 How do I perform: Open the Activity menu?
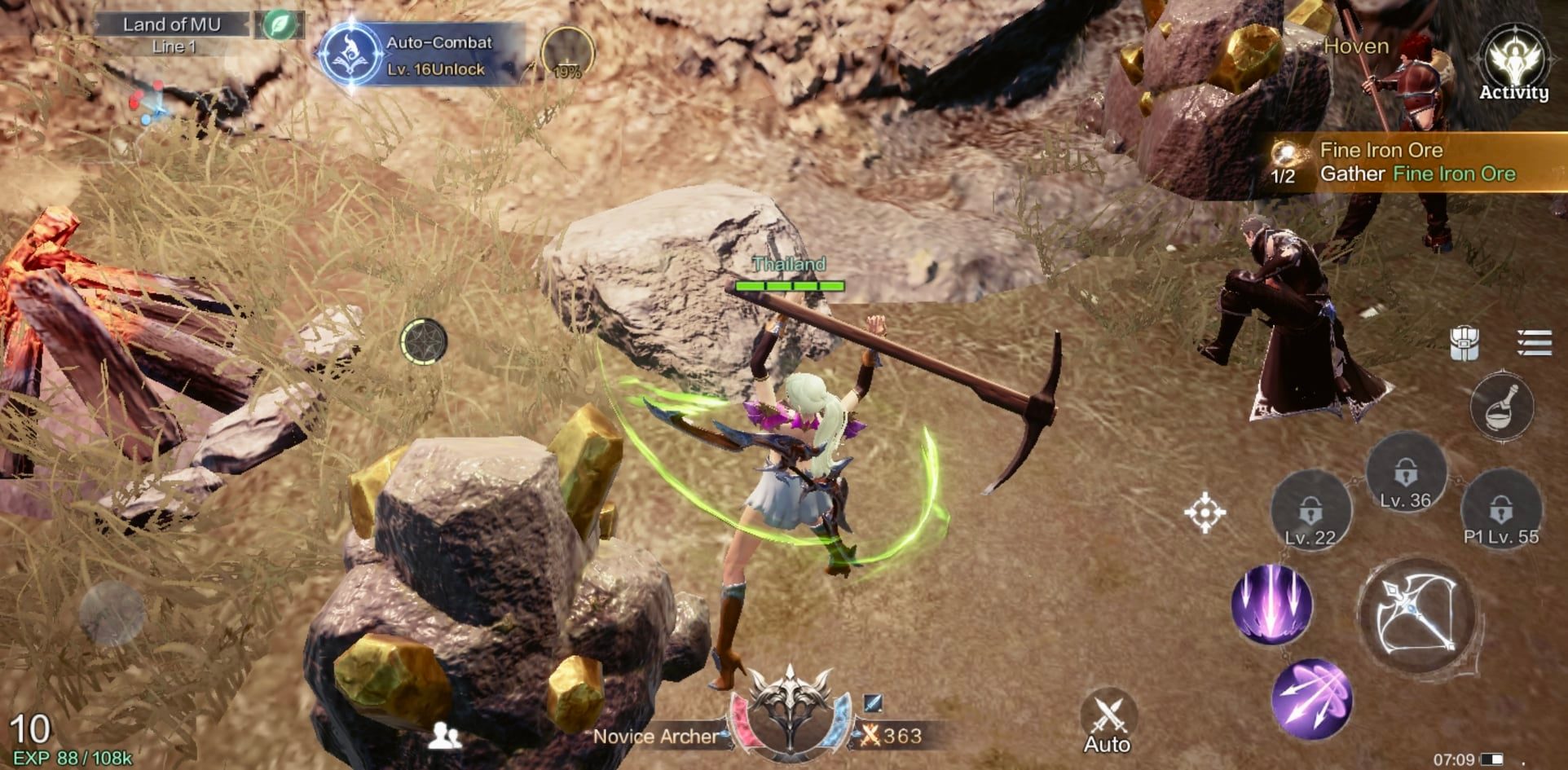coord(1513,64)
